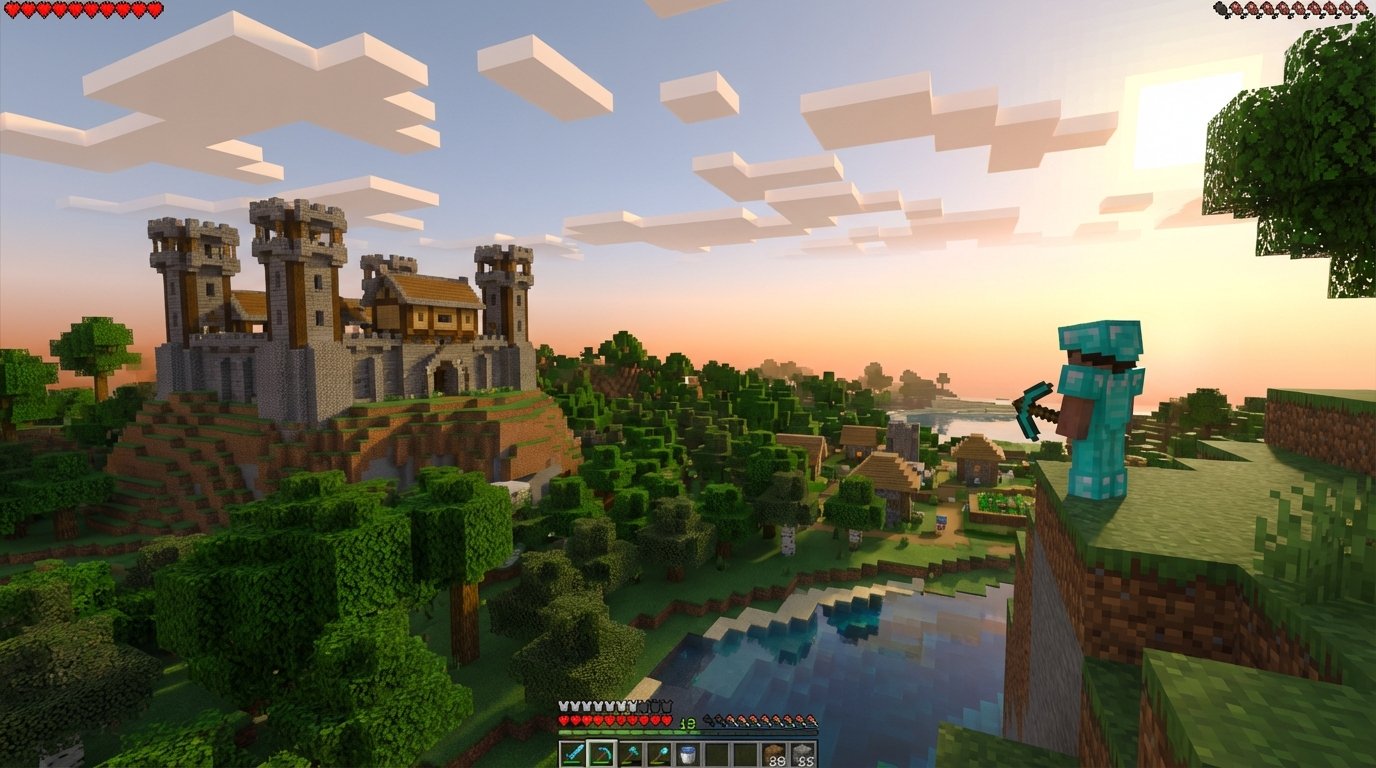This screenshot has width=1376, height=768.
Task: Select the bucket in the hotbar
Action: tap(688, 753)
